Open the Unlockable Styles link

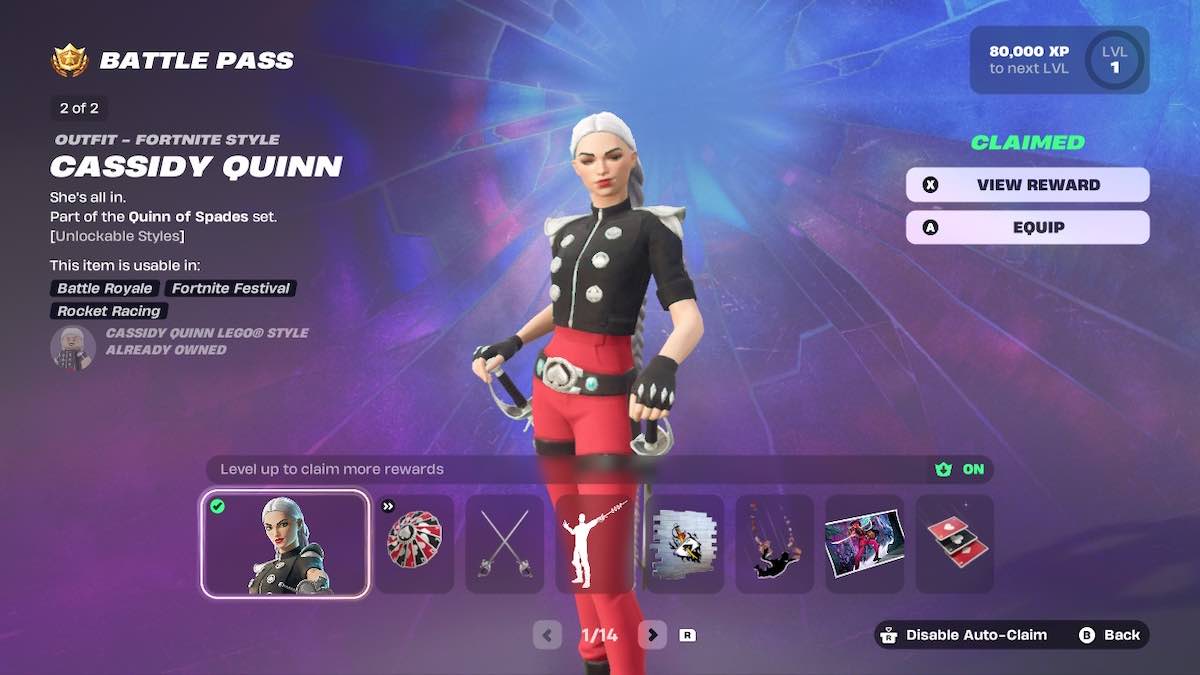[117, 236]
